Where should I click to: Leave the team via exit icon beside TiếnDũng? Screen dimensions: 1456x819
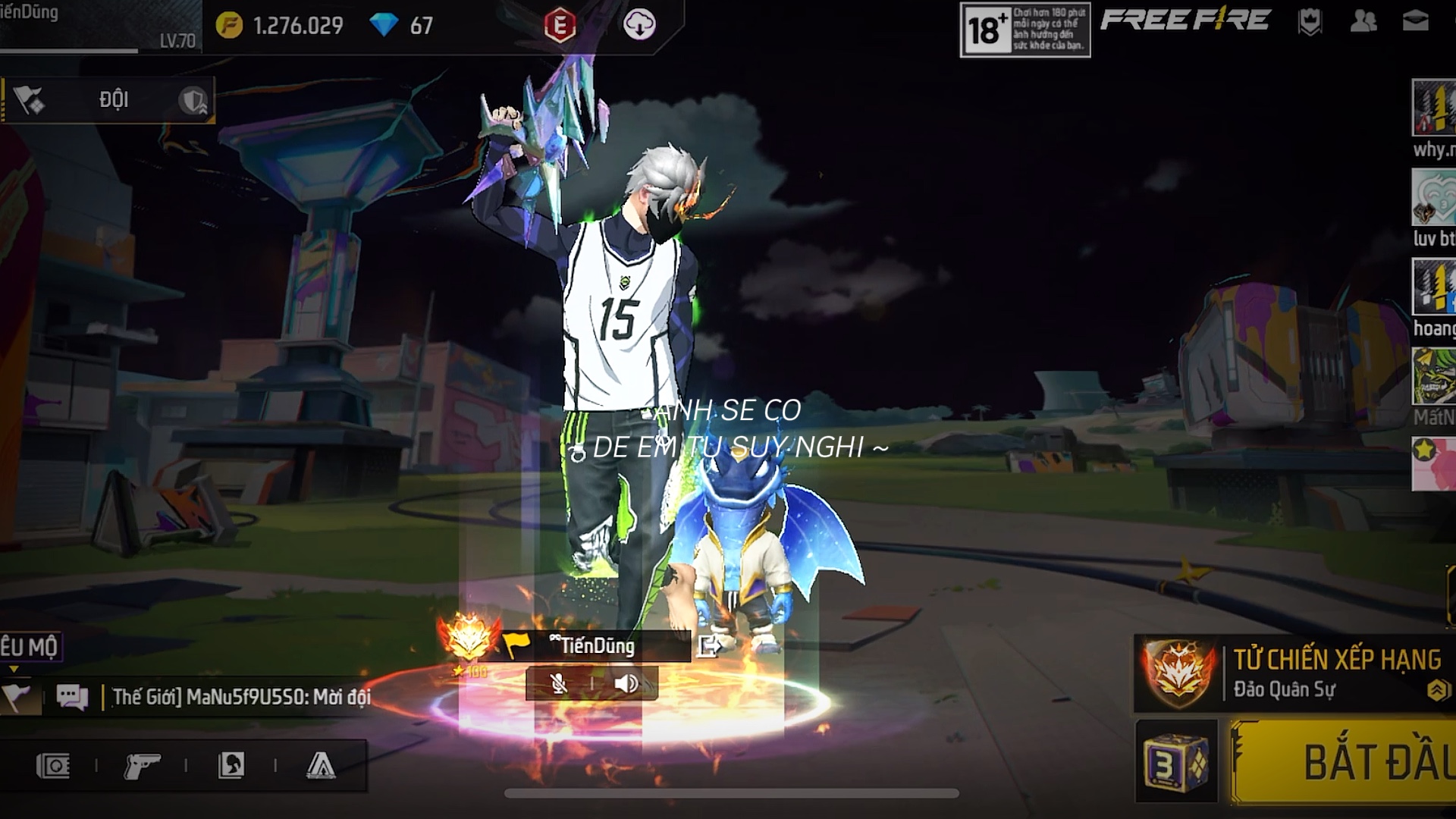tap(709, 646)
